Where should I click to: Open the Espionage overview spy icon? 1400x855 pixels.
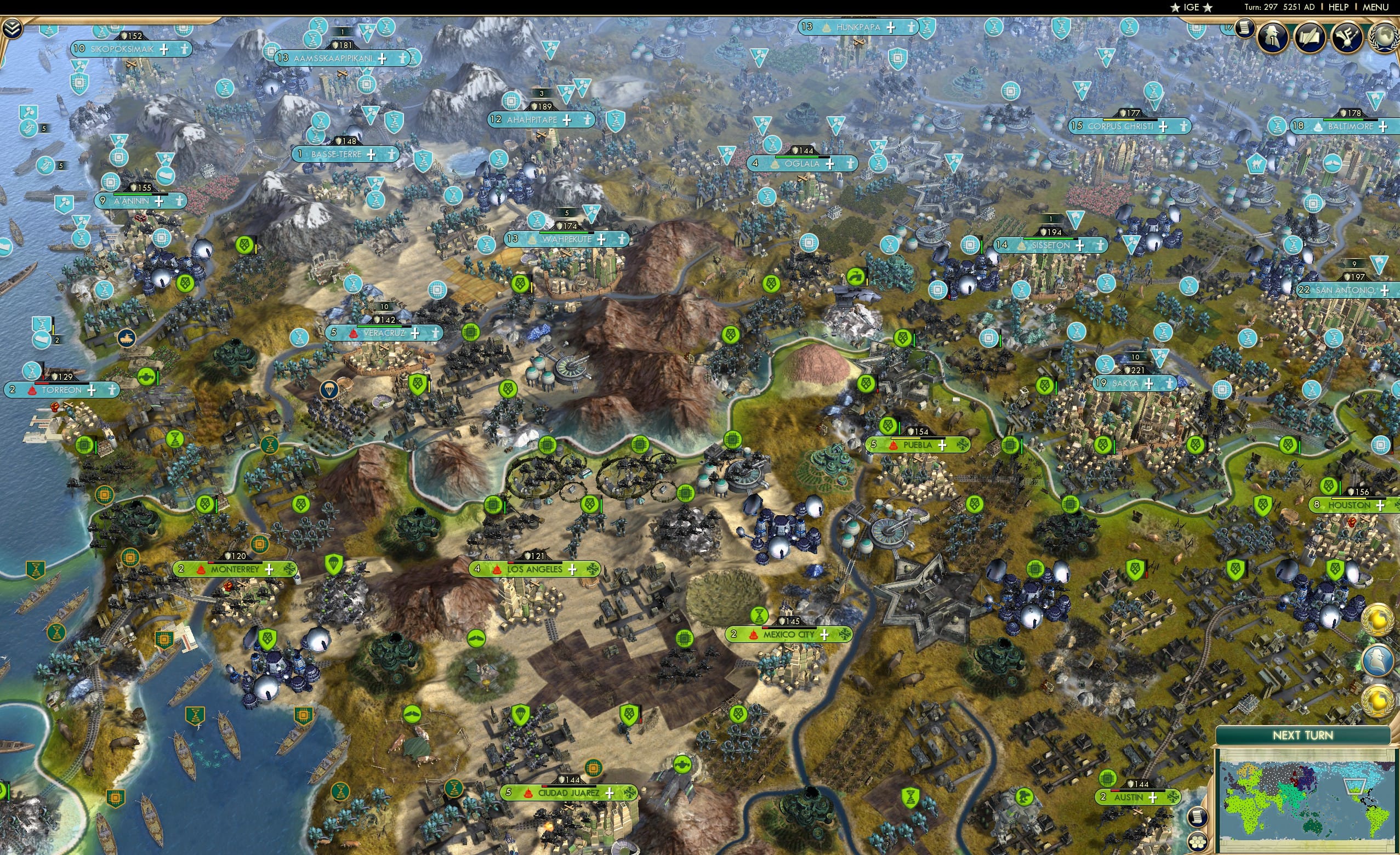[1273, 36]
